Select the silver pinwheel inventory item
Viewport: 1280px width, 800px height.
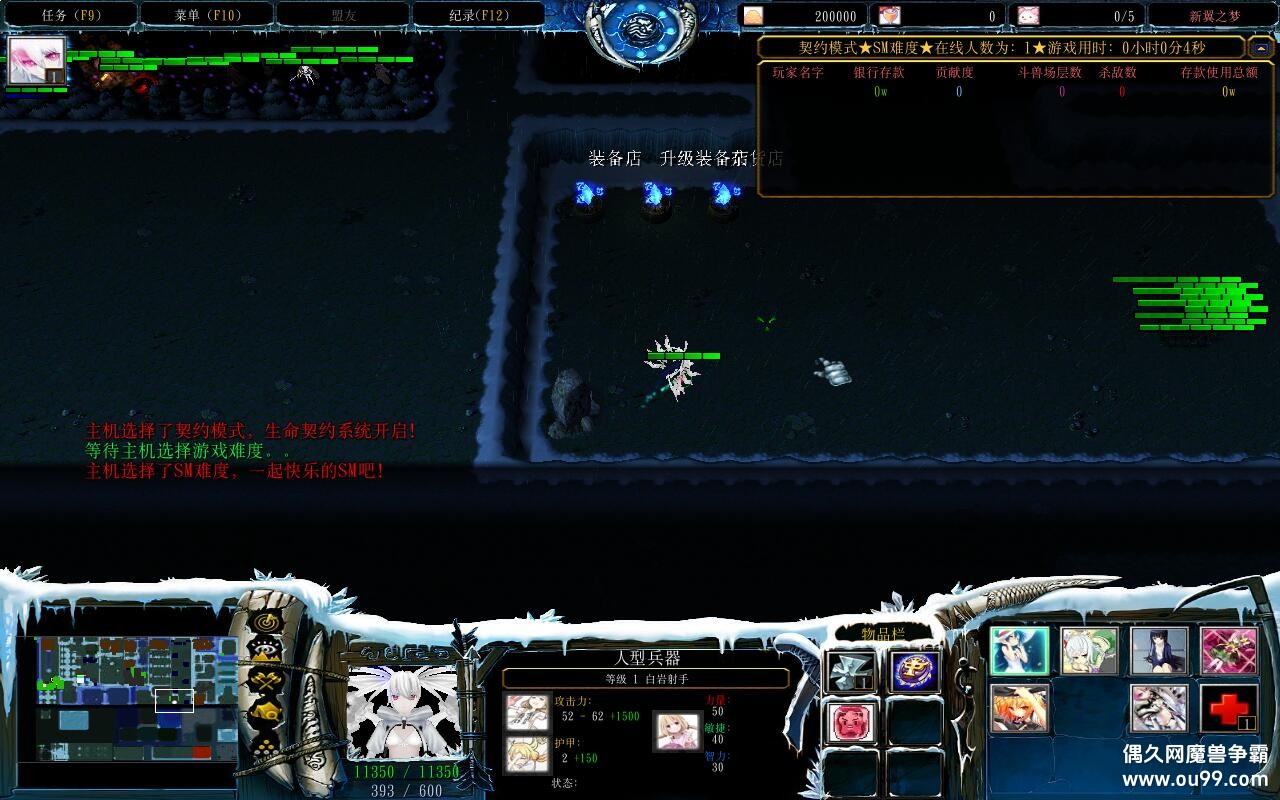(852, 672)
